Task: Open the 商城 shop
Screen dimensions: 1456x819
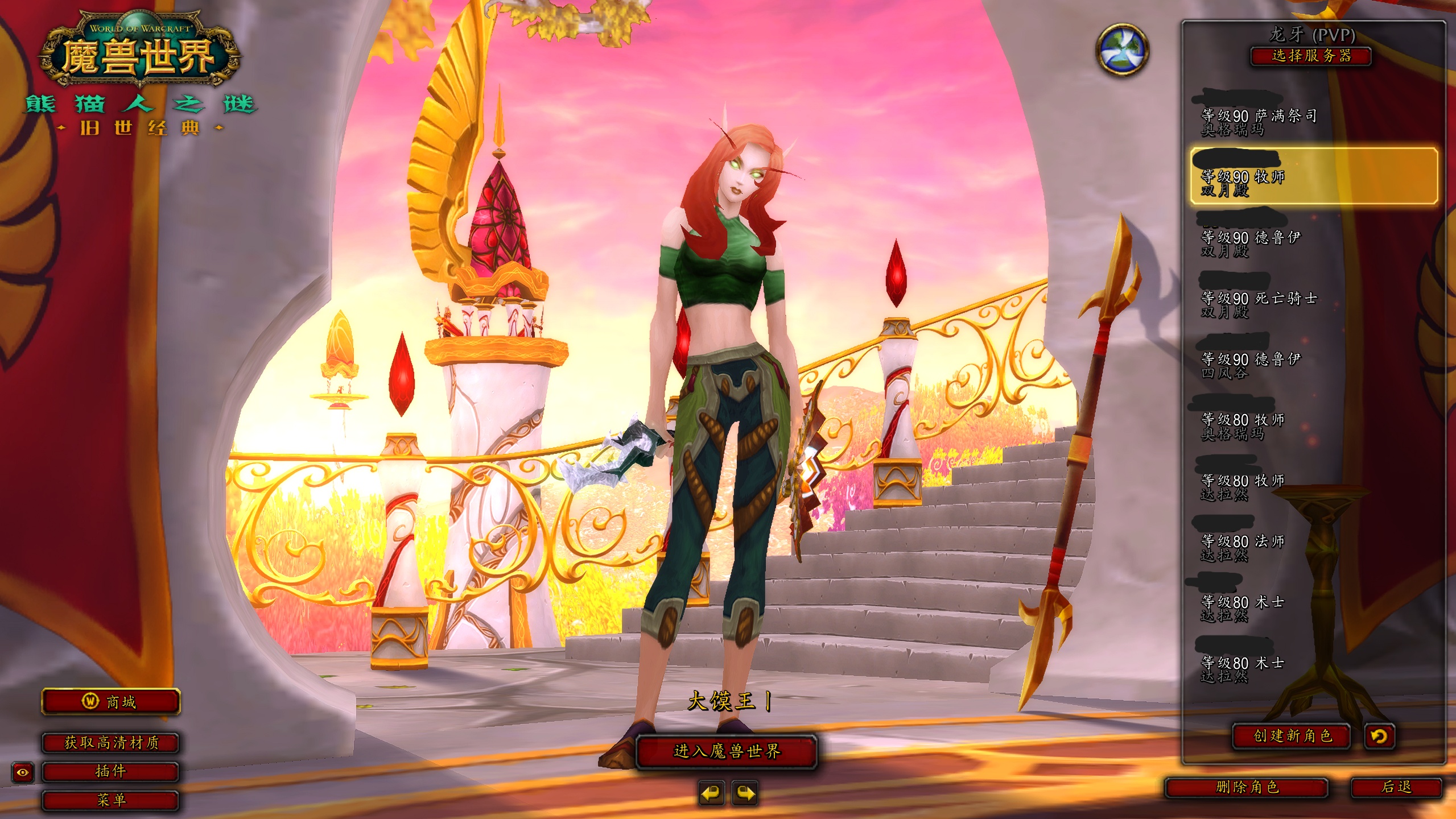Action: (x=111, y=702)
